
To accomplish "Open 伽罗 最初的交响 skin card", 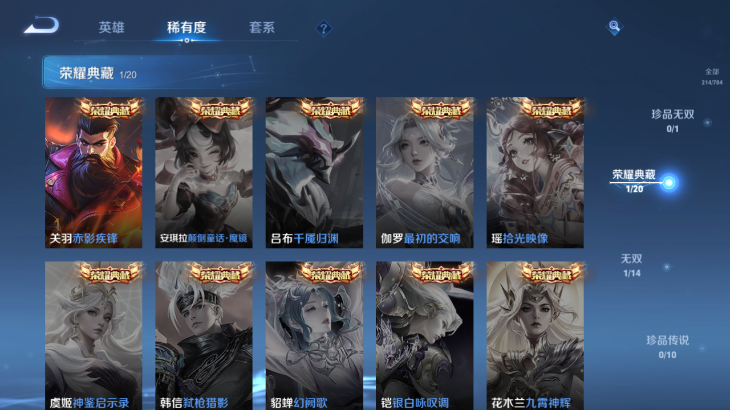I will (x=424, y=172).
